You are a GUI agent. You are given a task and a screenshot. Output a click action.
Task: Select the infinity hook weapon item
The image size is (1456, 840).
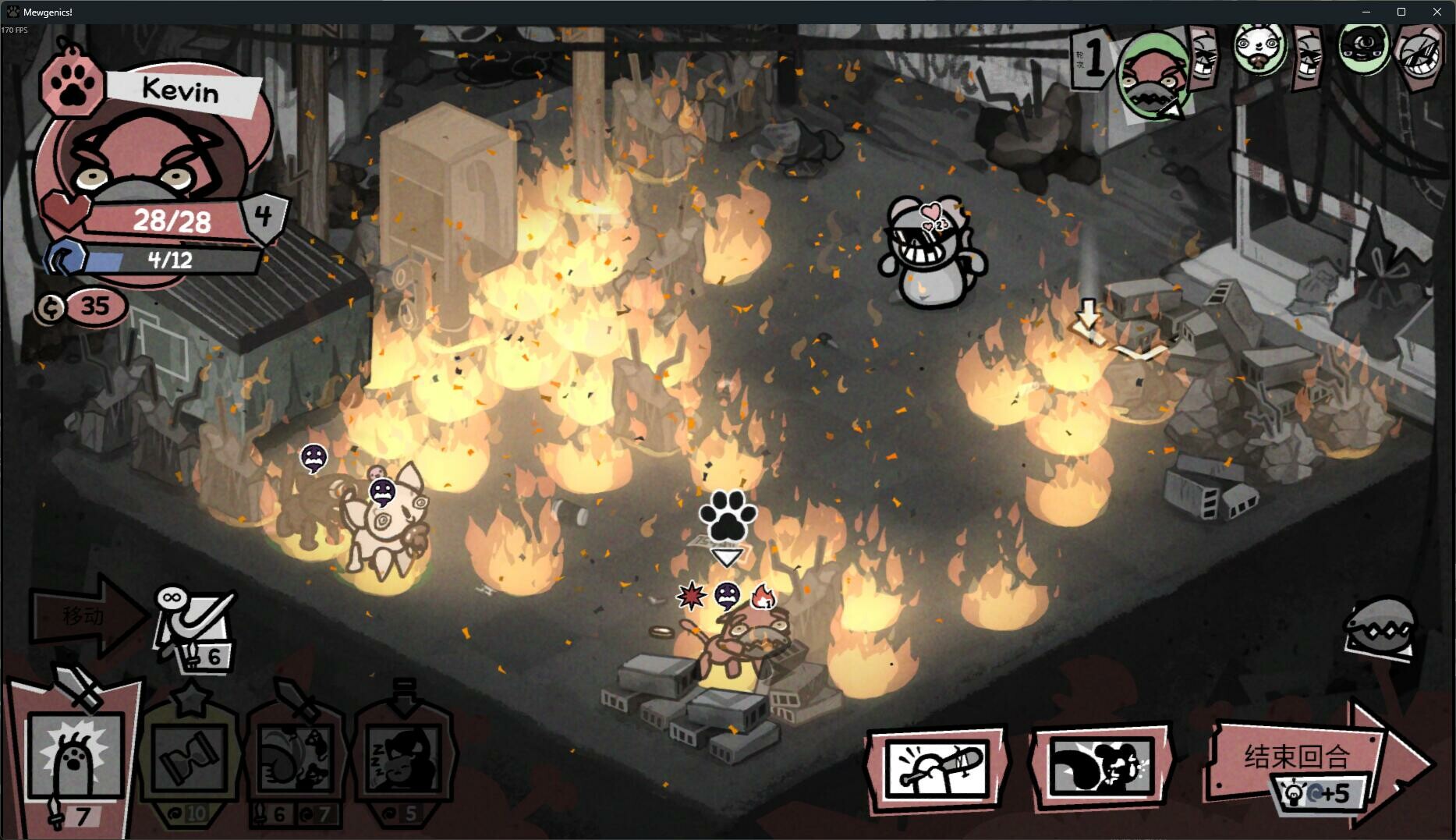pos(195,622)
